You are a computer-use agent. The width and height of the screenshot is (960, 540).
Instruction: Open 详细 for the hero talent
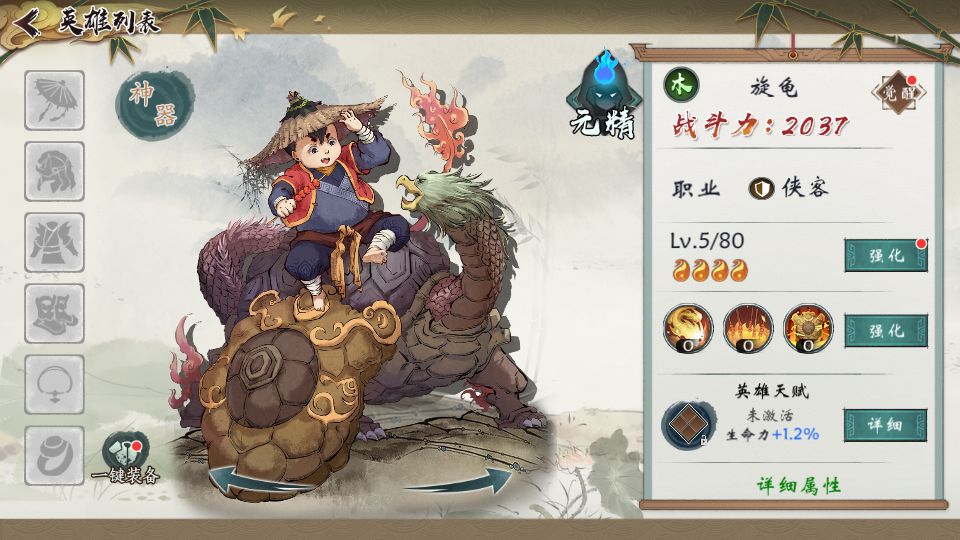[885, 425]
